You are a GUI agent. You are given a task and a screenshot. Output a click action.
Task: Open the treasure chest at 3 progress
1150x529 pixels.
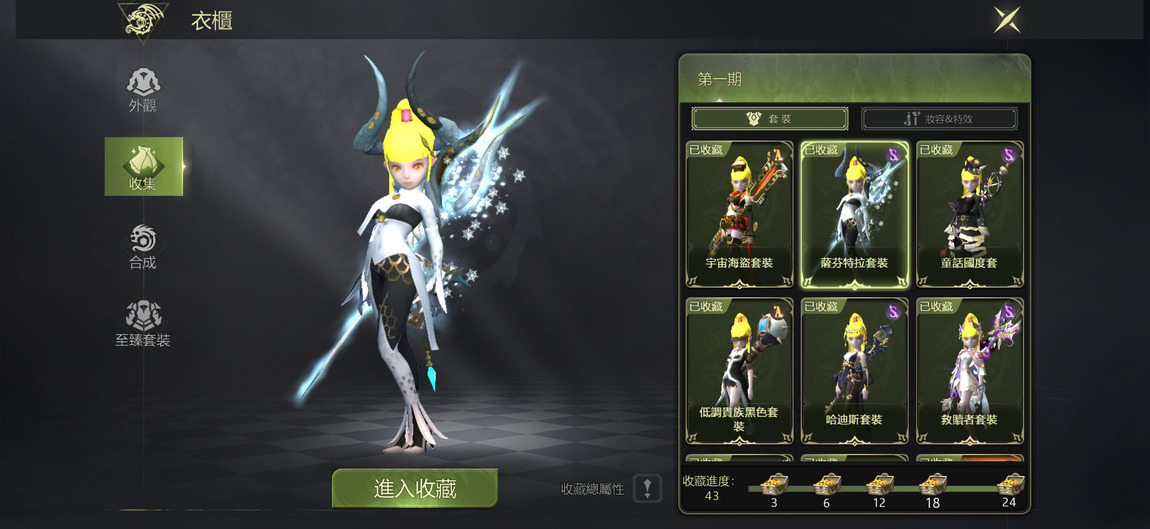pyautogui.click(x=773, y=485)
